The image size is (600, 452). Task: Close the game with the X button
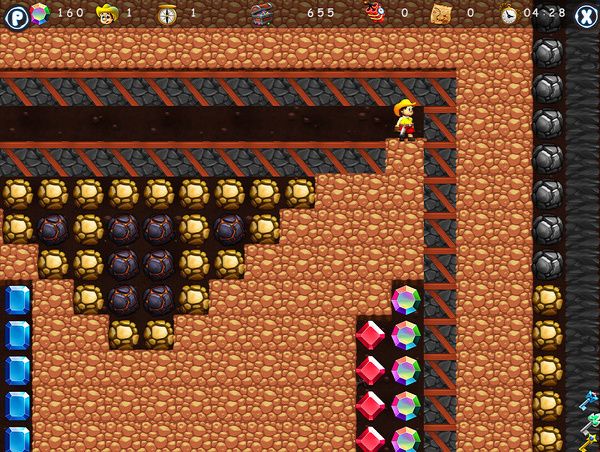pos(585,15)
